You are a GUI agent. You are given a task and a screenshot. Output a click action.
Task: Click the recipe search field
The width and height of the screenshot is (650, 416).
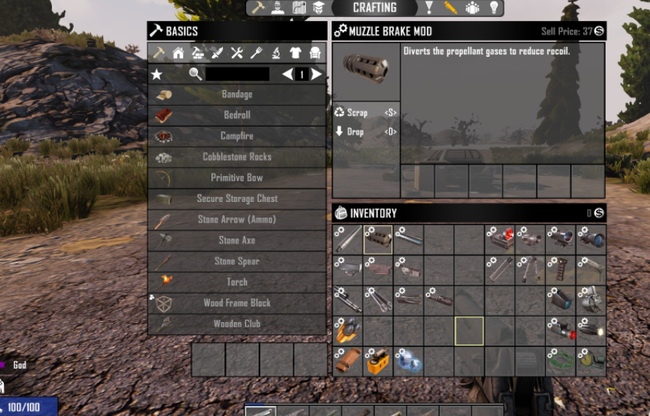pyautogui.click(x=237, y=74)
